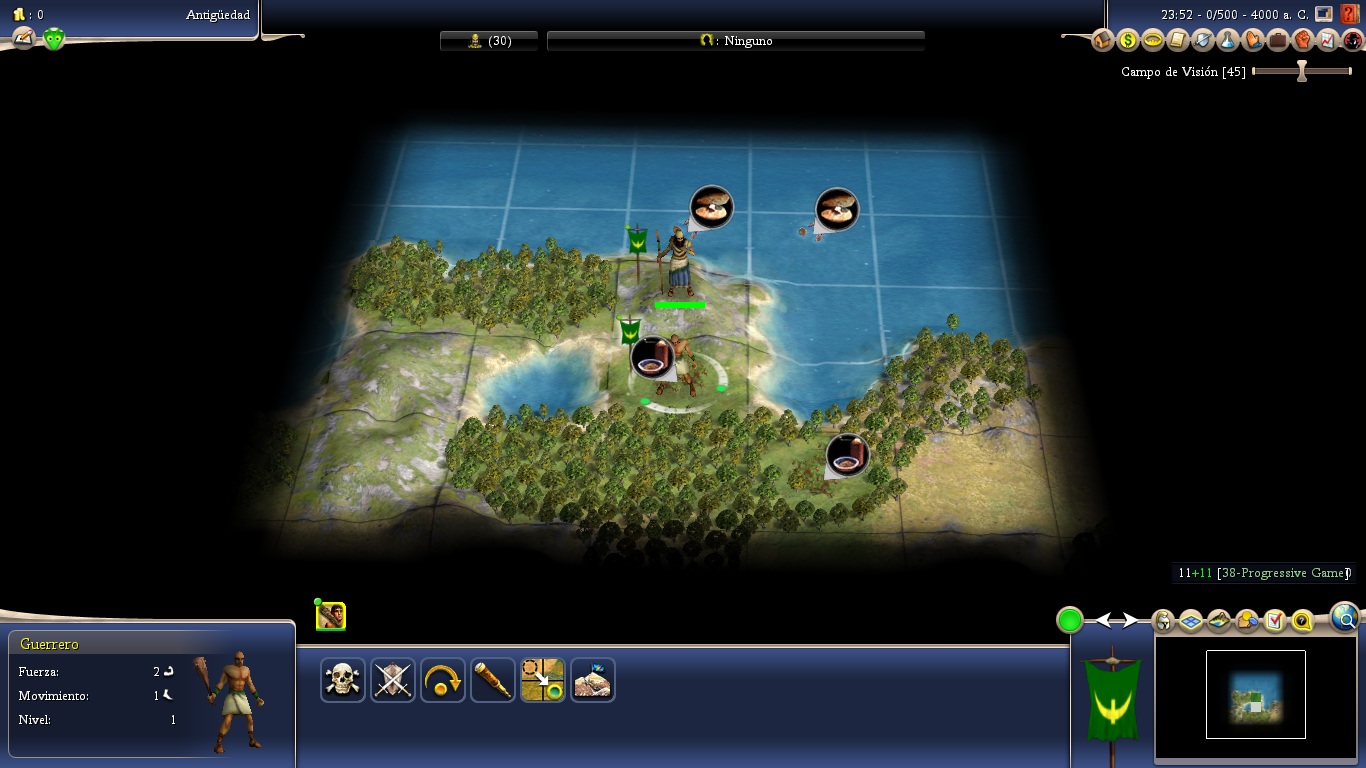Image resolution: width=1366 pixels, height=768 pixels.
Task: Open the domestic advisor house icon
Action: tap(1103, 41)
